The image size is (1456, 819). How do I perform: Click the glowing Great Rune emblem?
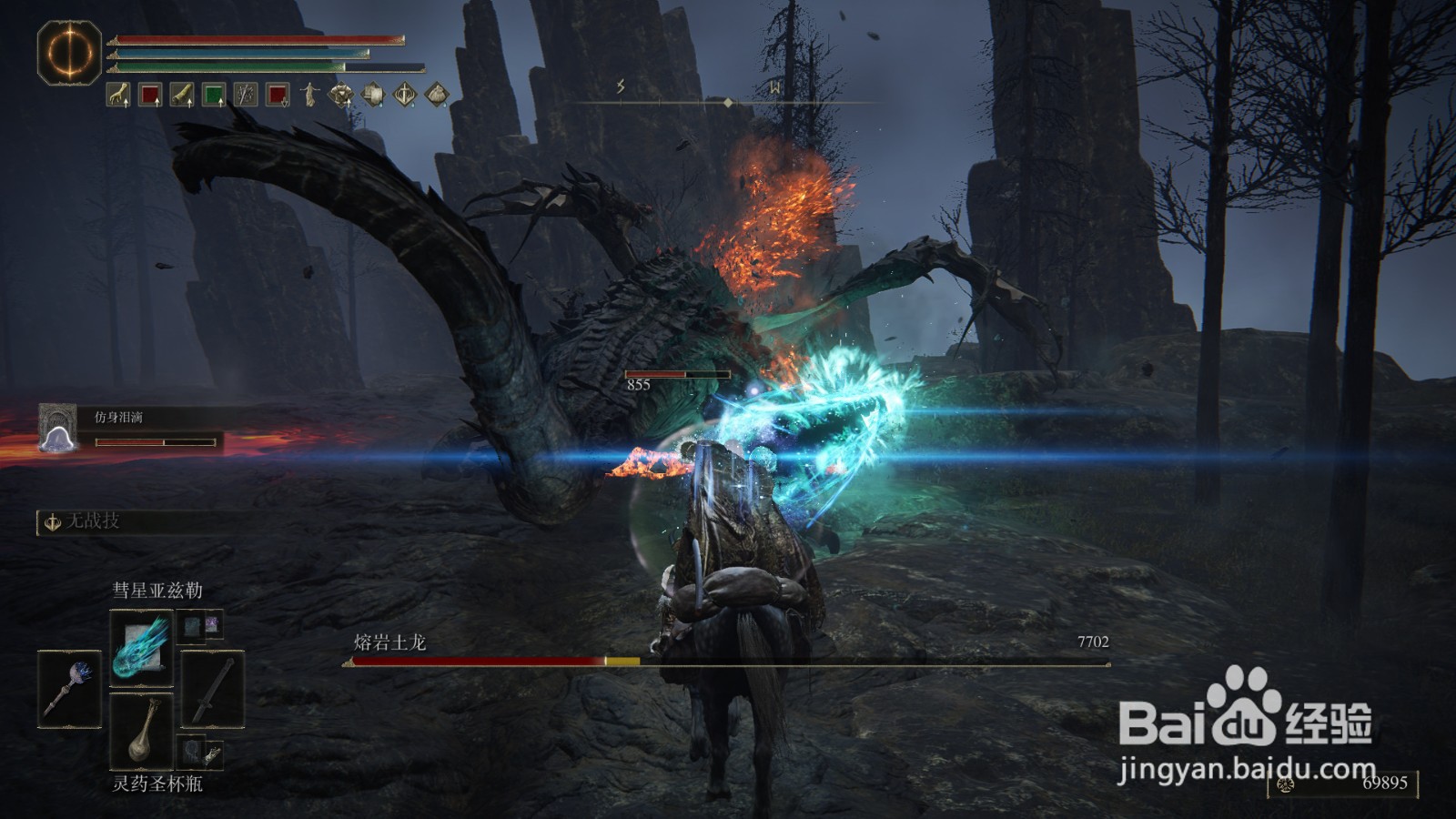pyautogui.click(x=69, y=53)
